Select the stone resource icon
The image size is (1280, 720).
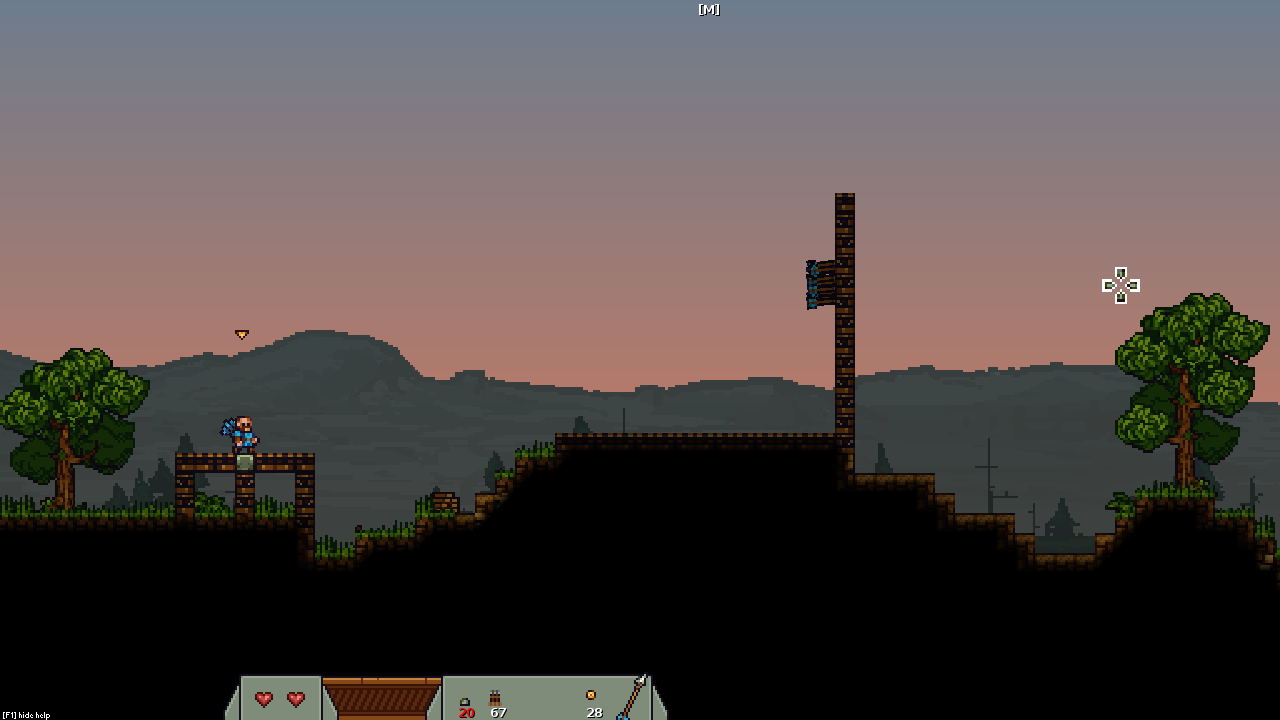click(465, 701)
